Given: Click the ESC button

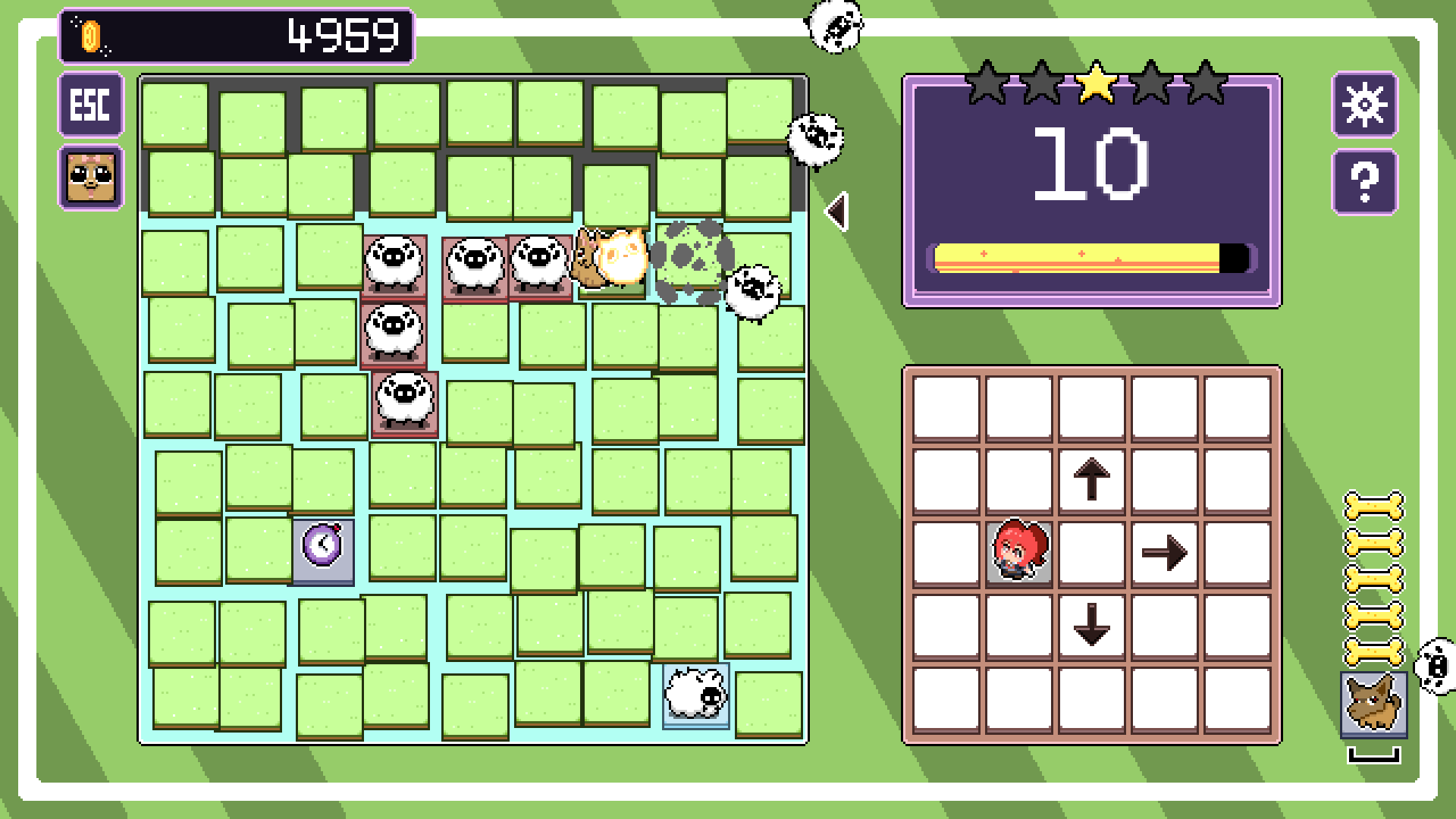Looking at the screenshot, I should (91, 105).
